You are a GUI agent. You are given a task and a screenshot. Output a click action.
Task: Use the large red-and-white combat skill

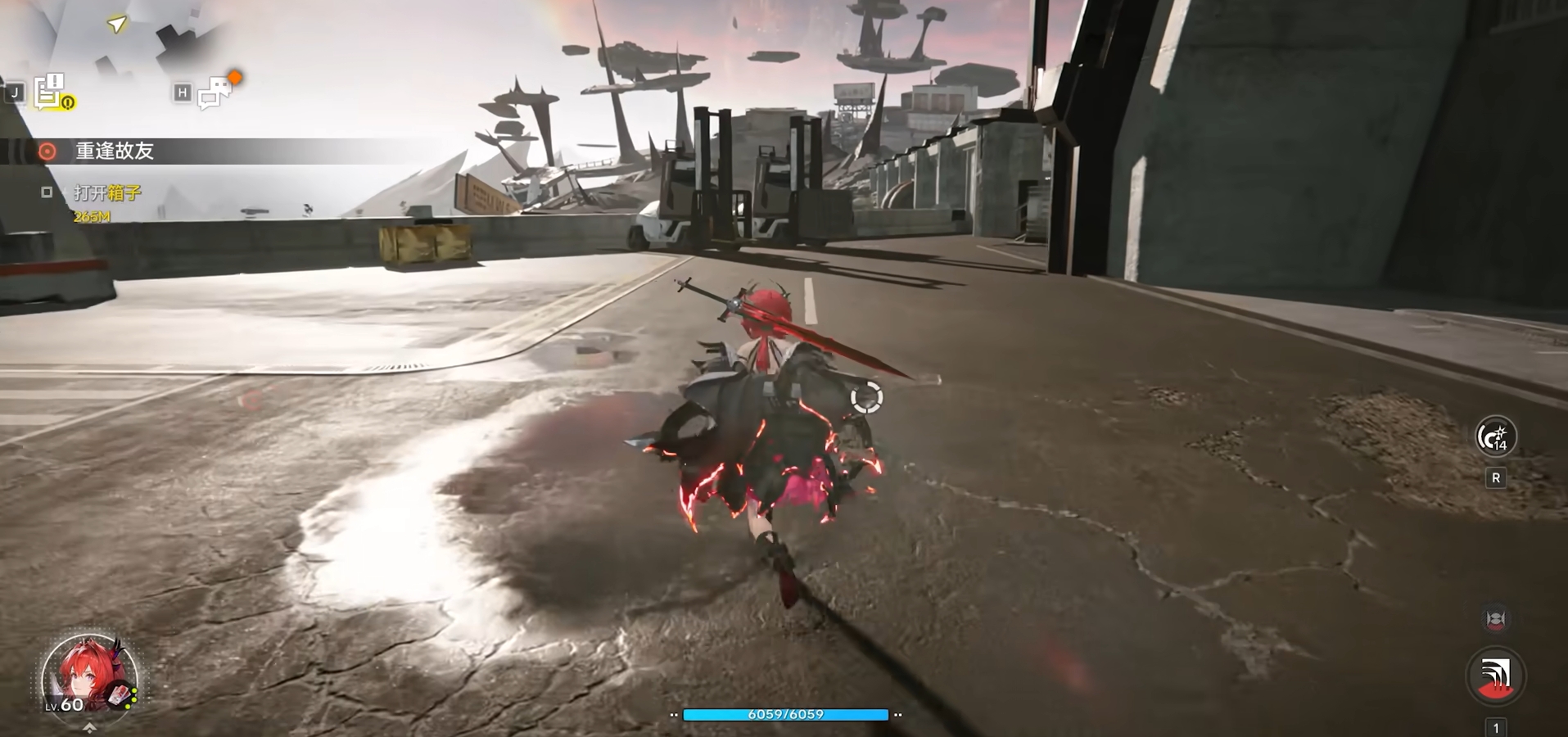[x=1495, y=676]
